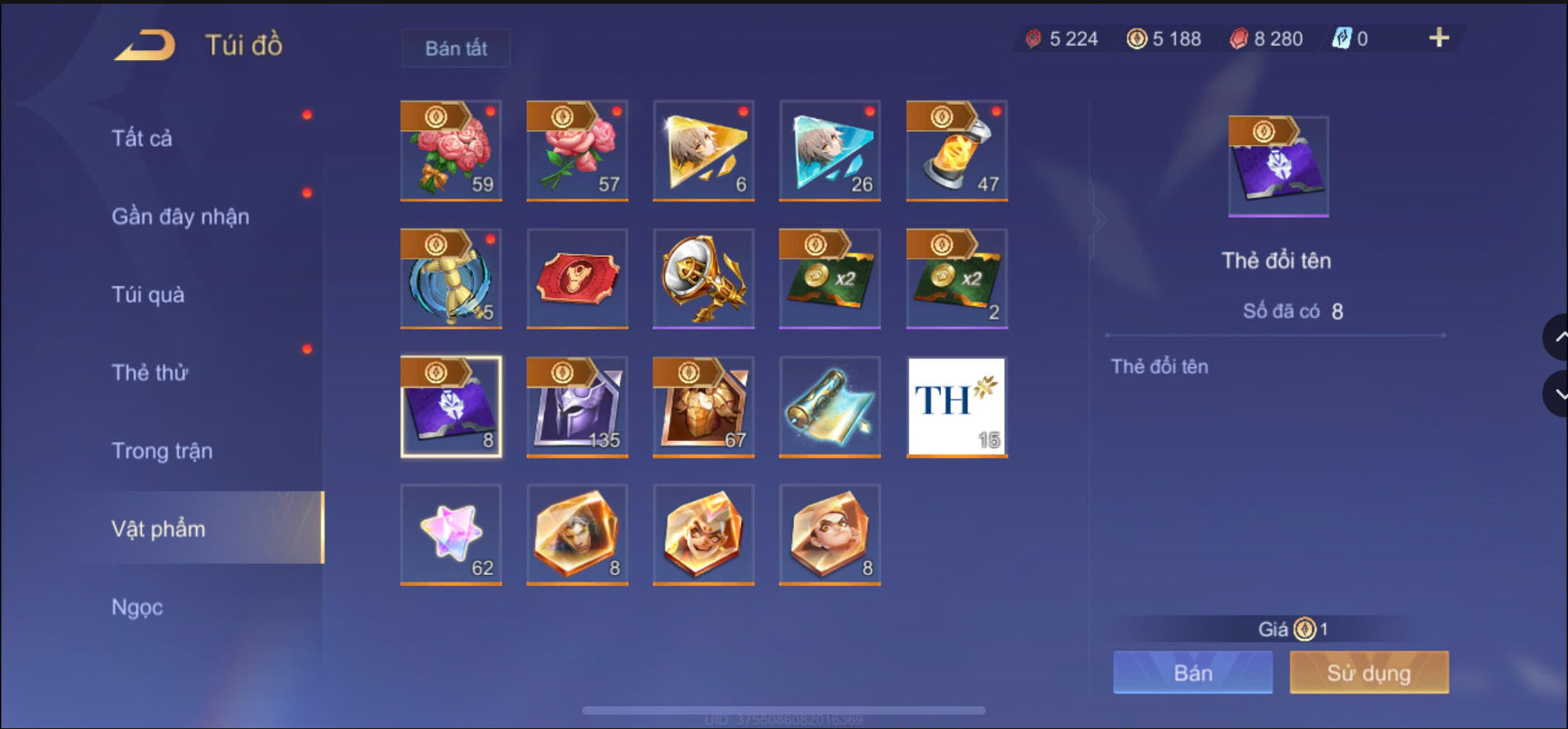The height and width of the screenshot is (729, 1568).
Task: Click the plus icon to add currency
Action: [1438, 38]
